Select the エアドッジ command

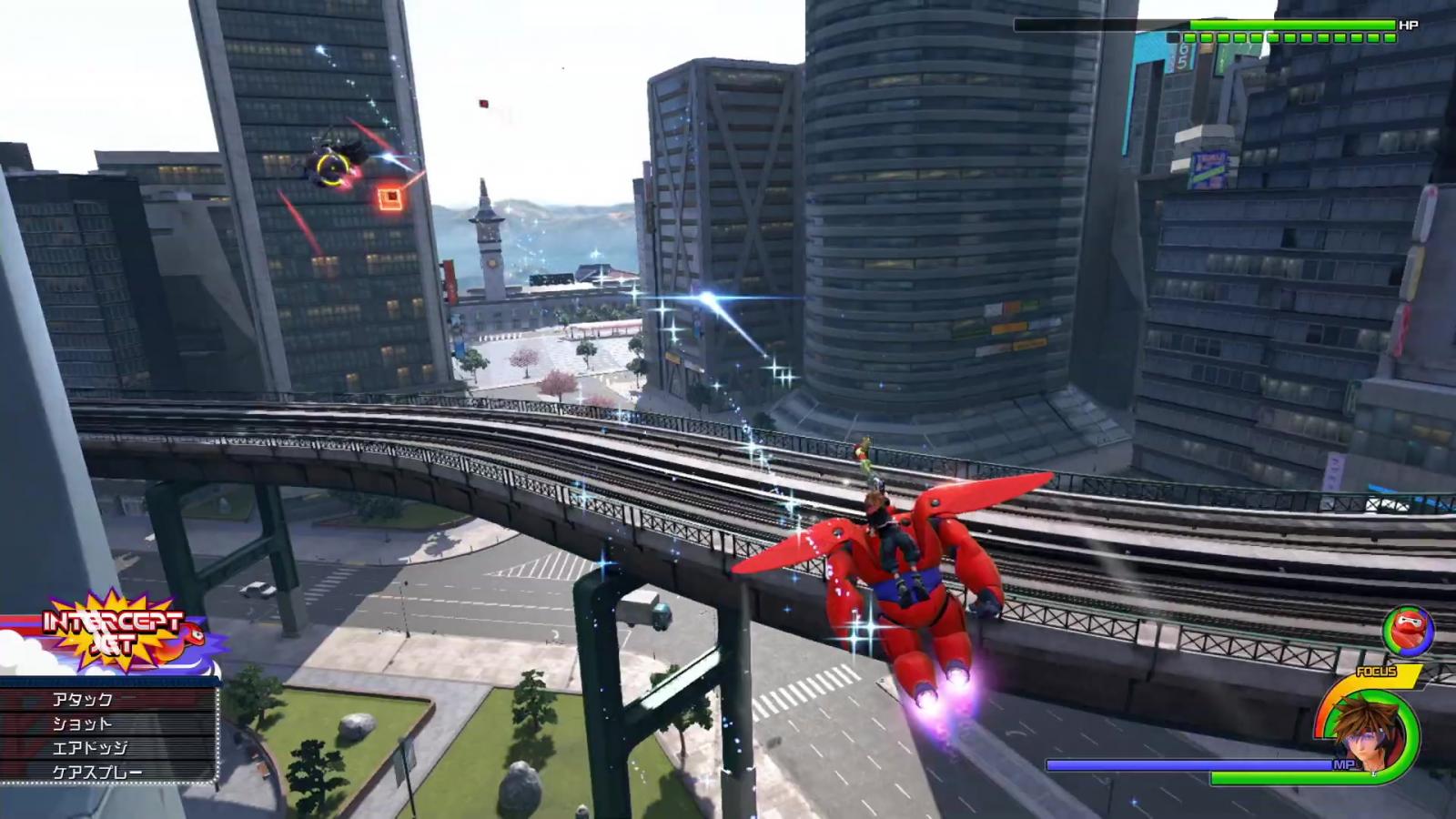108,748
